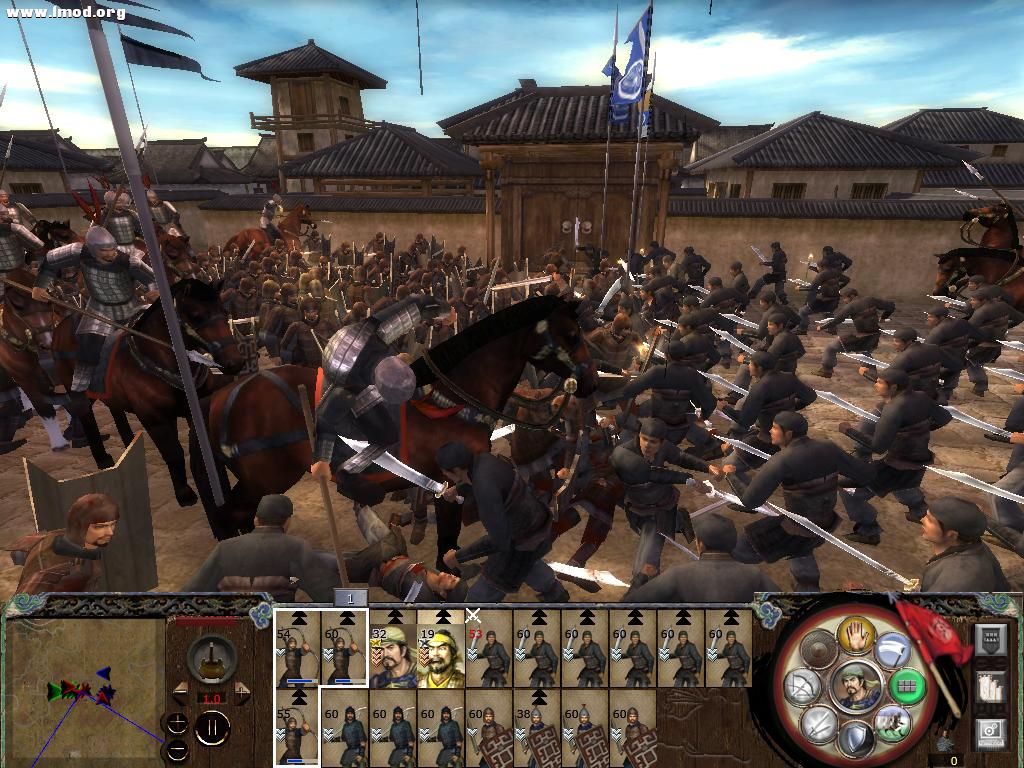
Task: Increase the battle speed
Action: click(239, 692)
